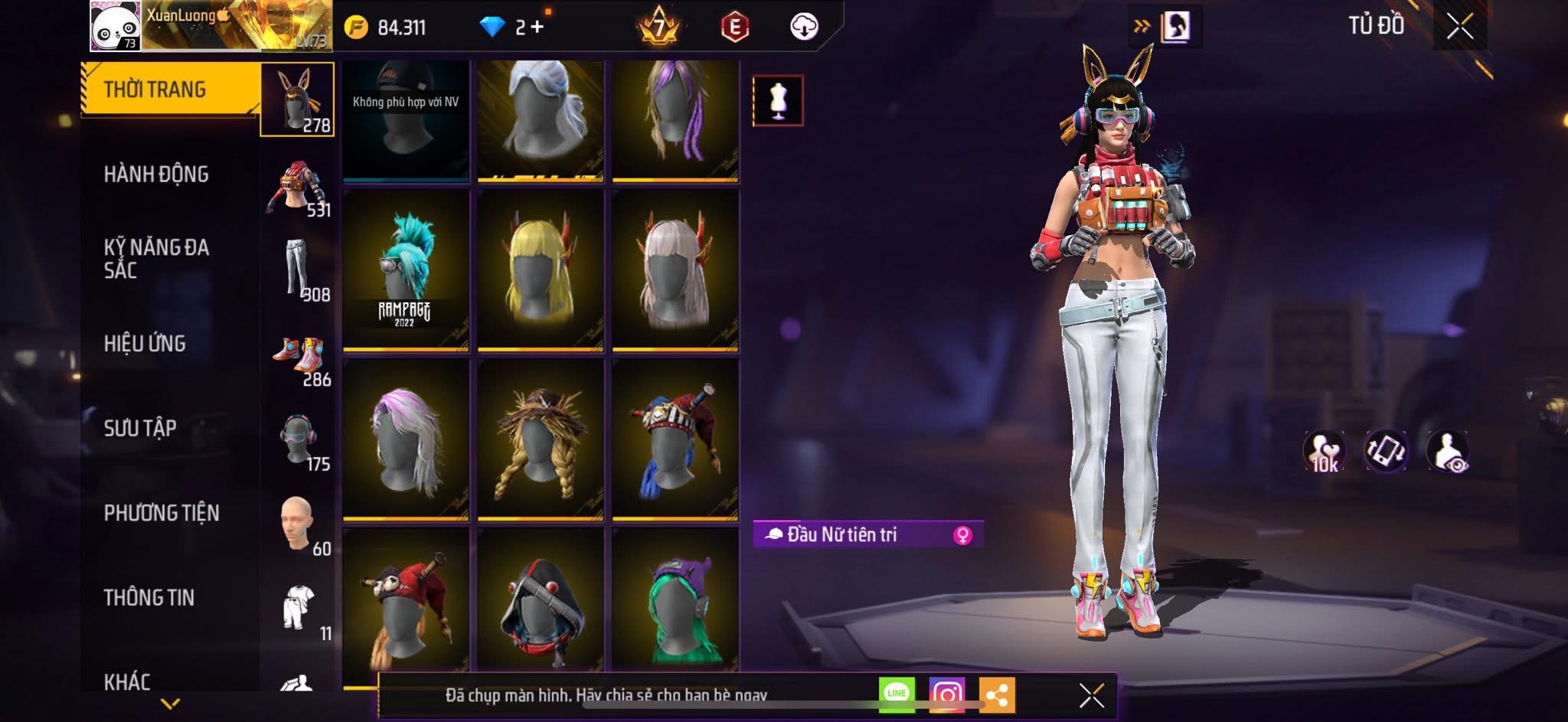The width and height of the screenshot is (1568, 722).
Task: Choose the green hair with purple beanie
Action: (675, 605)
